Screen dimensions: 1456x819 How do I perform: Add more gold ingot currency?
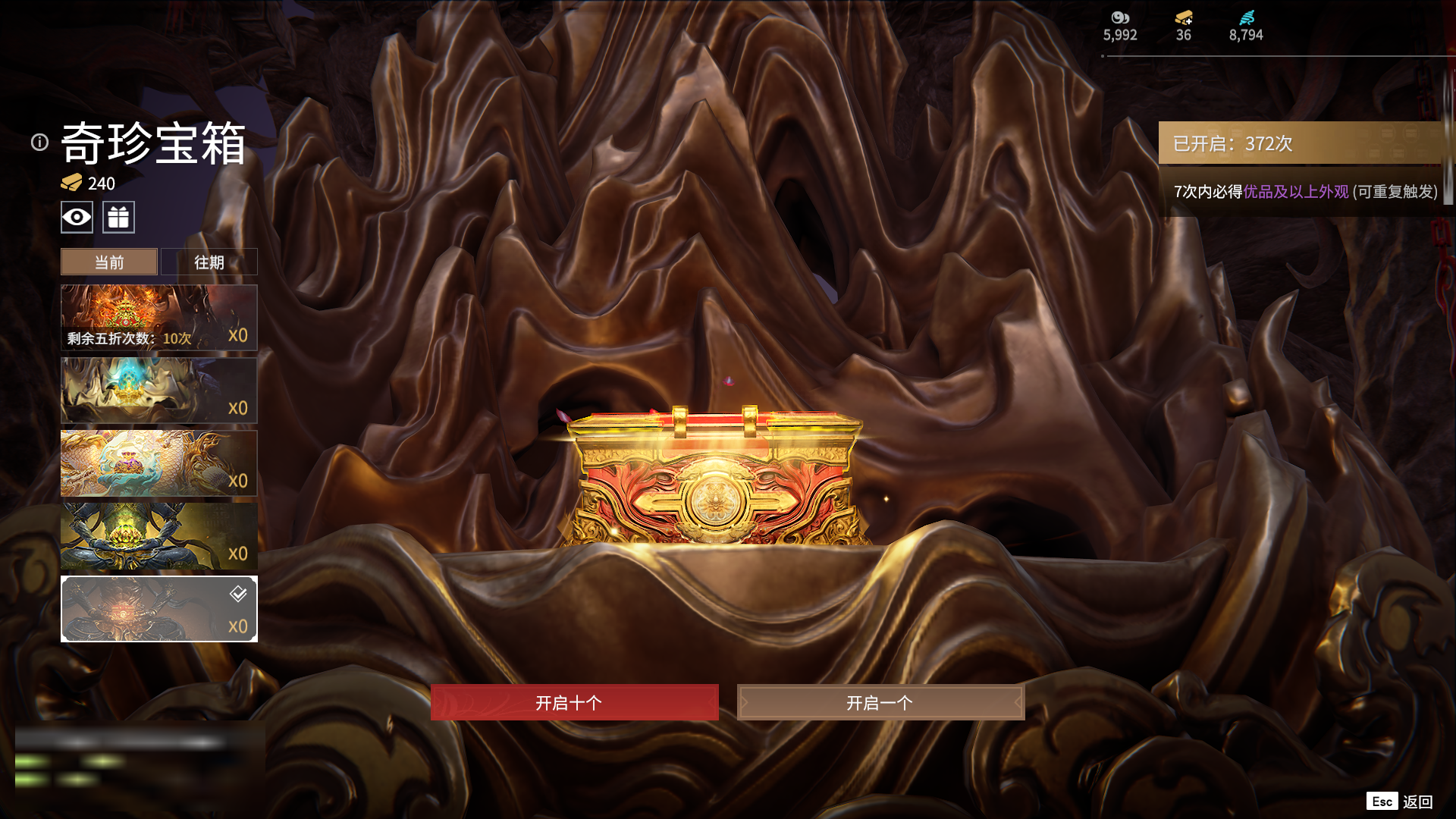[1184, 18]
